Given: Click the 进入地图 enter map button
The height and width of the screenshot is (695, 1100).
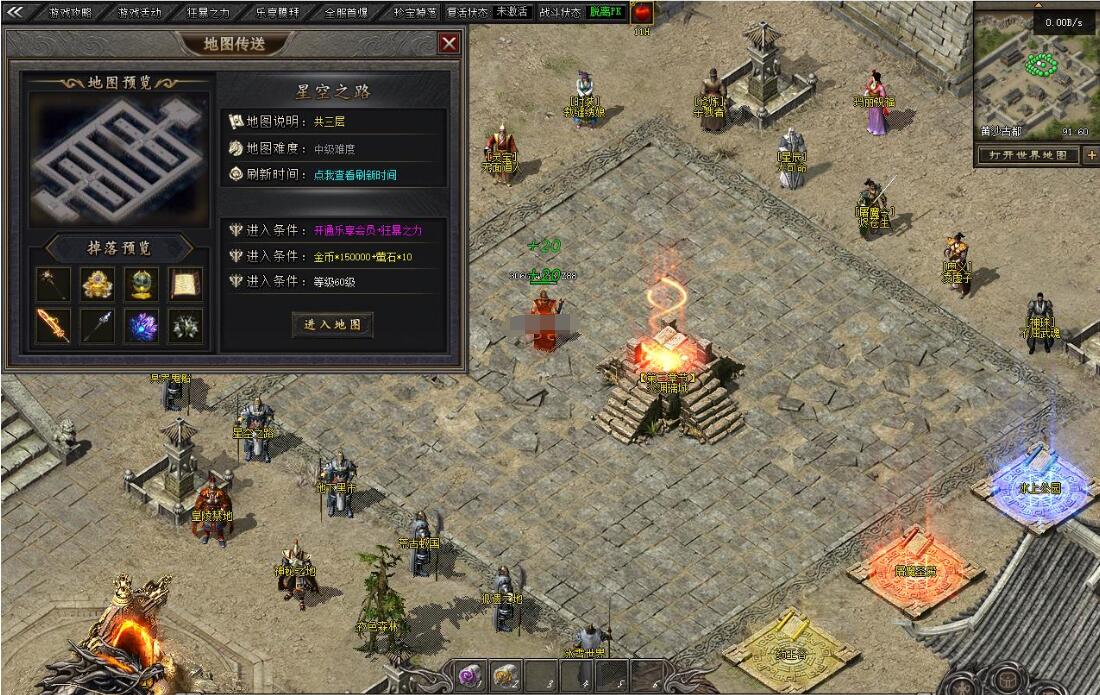Looking at the screenshot, I should pos(333,324).
